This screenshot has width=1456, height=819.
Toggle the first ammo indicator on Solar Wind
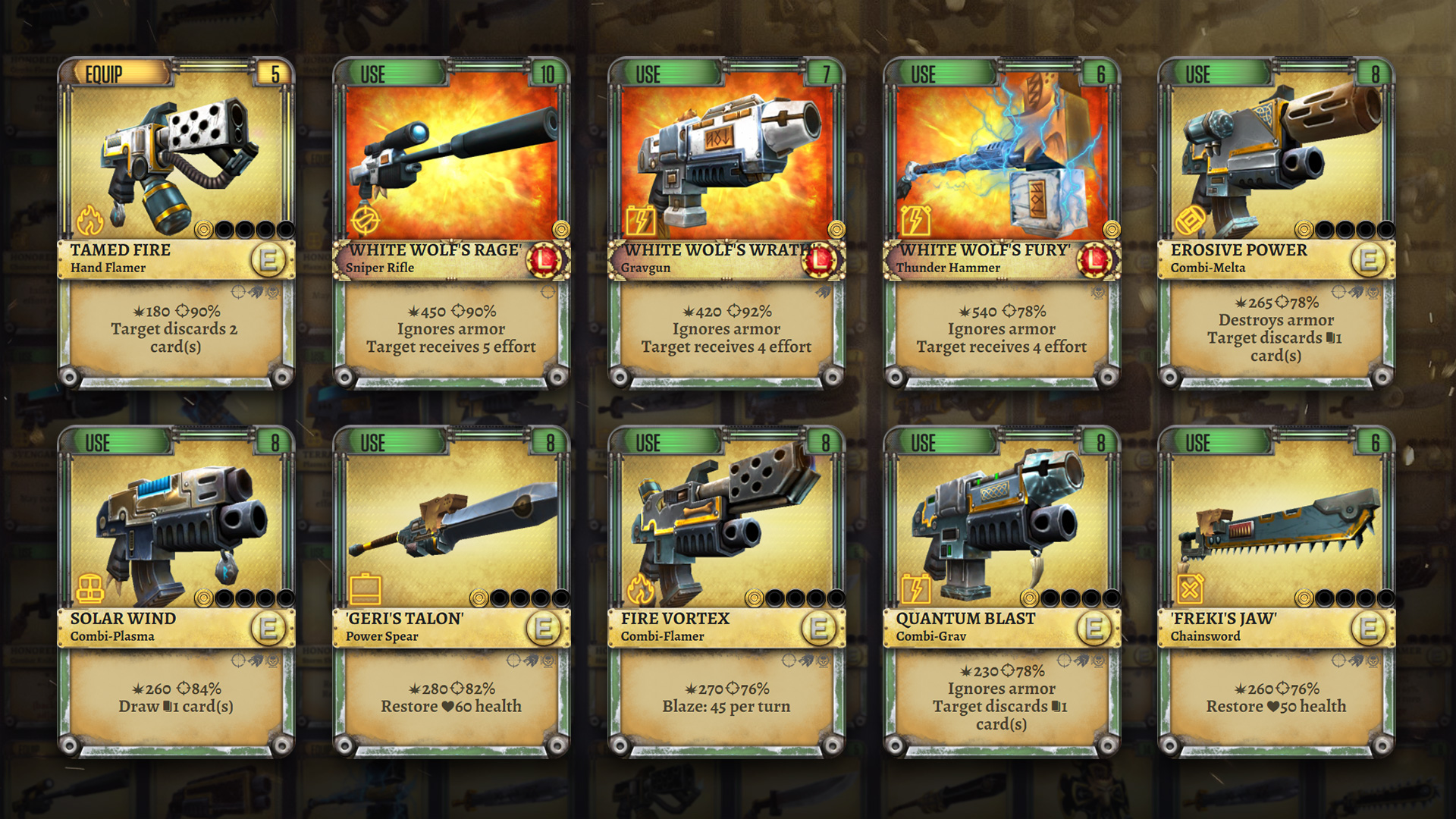(x=205, y=597)
